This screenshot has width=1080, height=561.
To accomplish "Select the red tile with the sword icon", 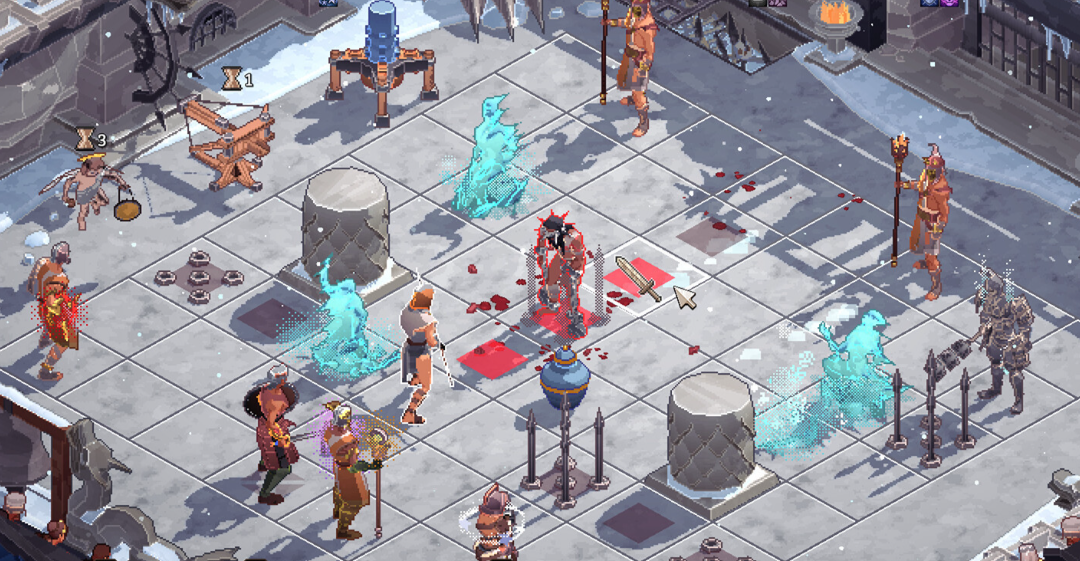I will (x=638, y=278).
